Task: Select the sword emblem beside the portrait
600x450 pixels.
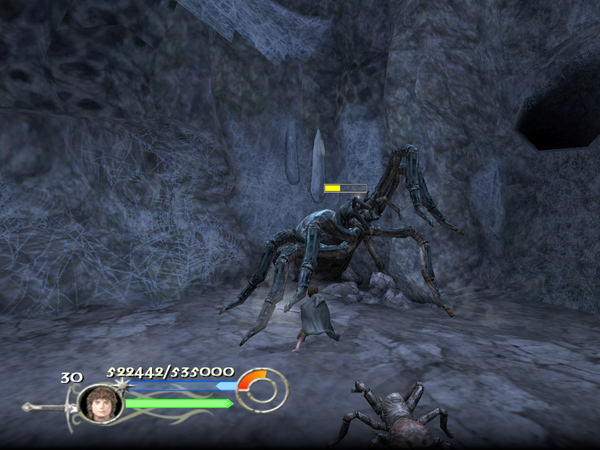Action: click(x=48, y=406)
